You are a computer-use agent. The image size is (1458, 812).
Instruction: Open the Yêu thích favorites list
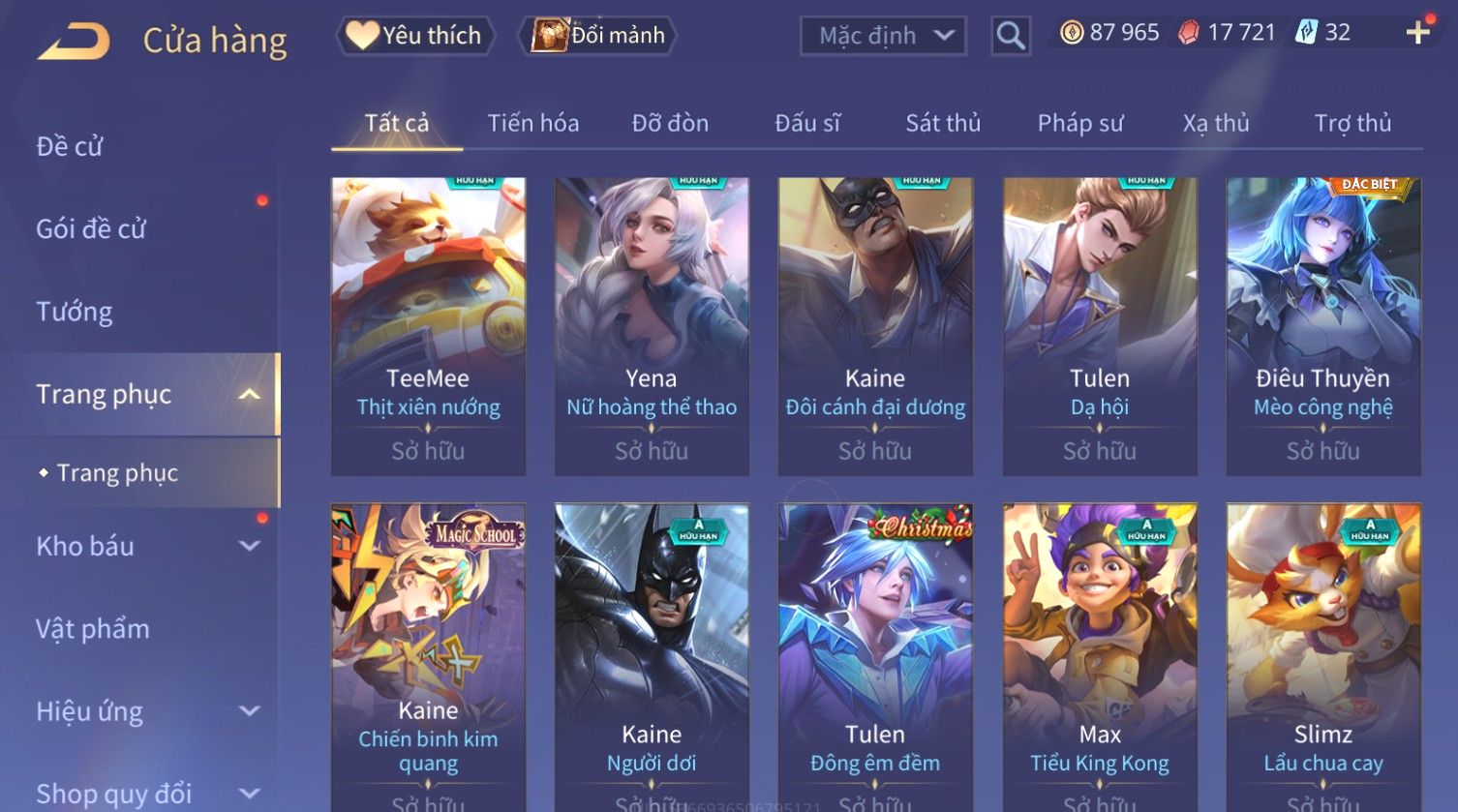pyautogui.click(x=415, y=36)
